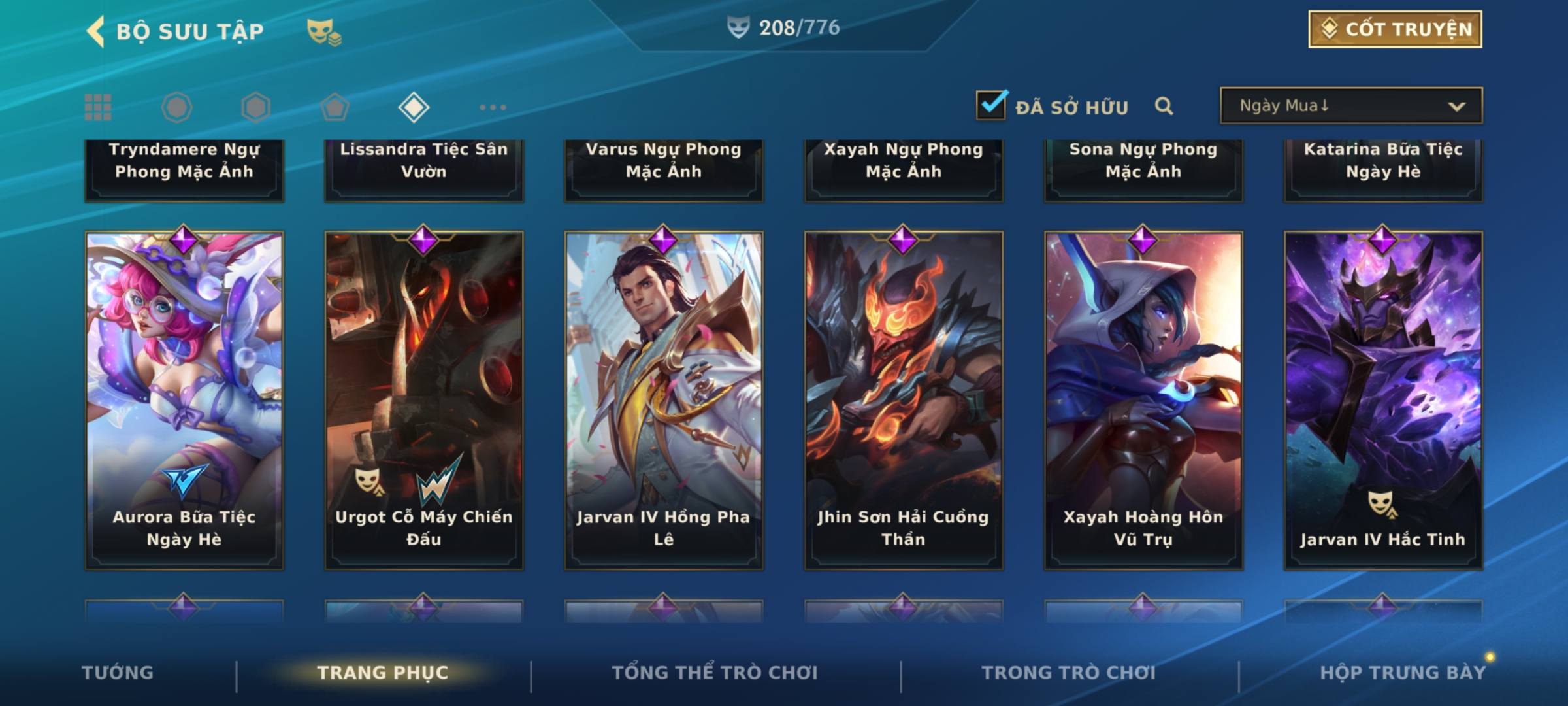
Task: Select the selected diamond rarity filter
Action: click(x=414, y=107)
